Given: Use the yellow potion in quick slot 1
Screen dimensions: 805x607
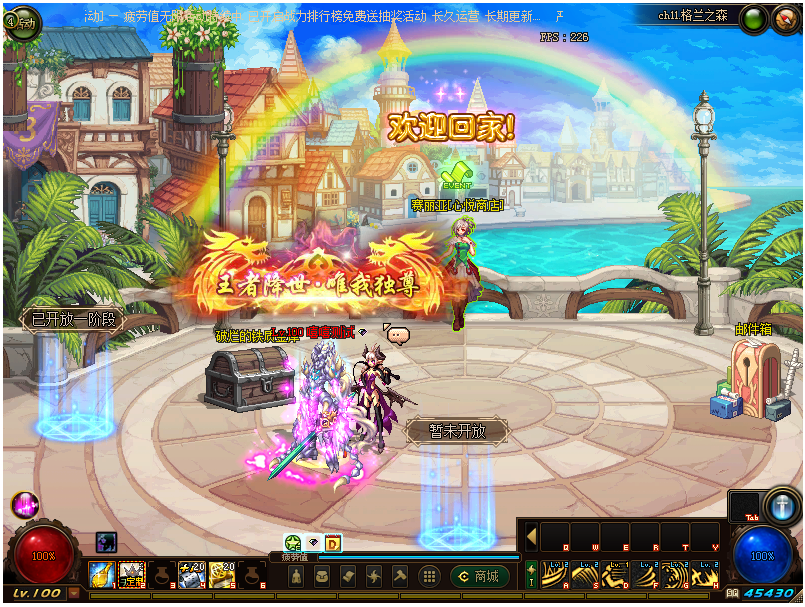Looking at the screenshot, I should [x=102, y=574].
